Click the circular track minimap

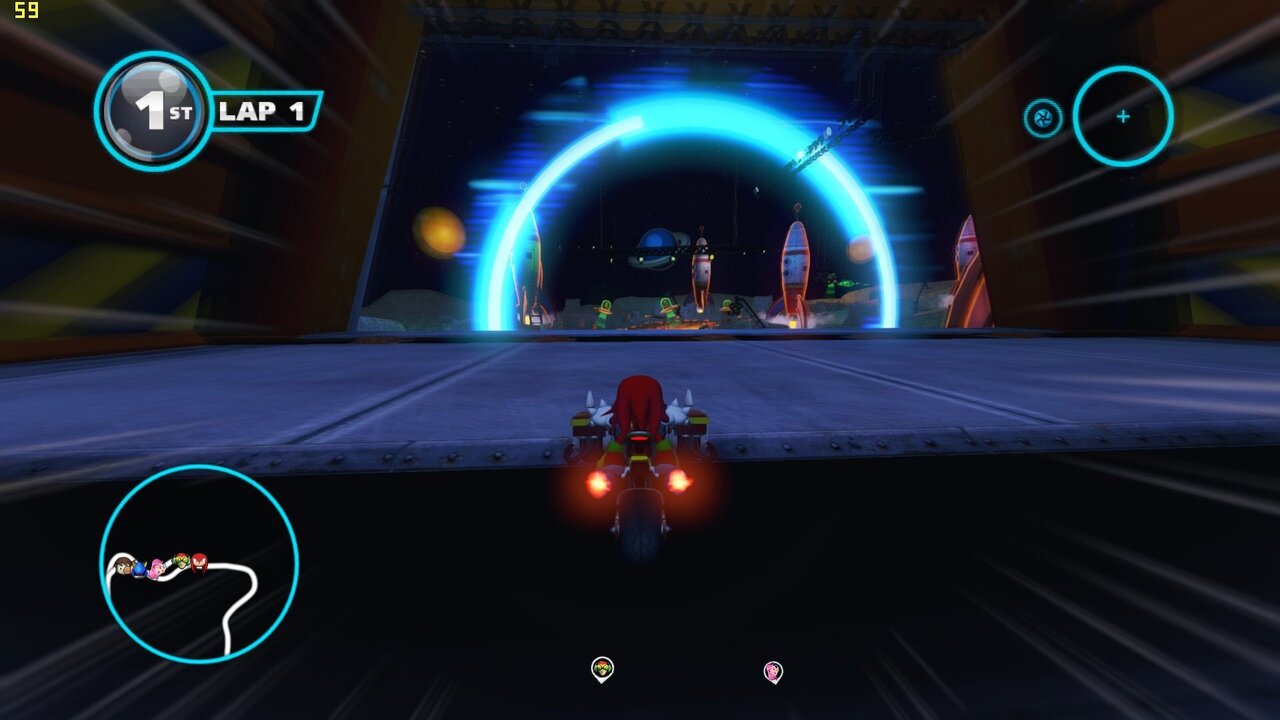pyautogui.click(x=199, y=564)
